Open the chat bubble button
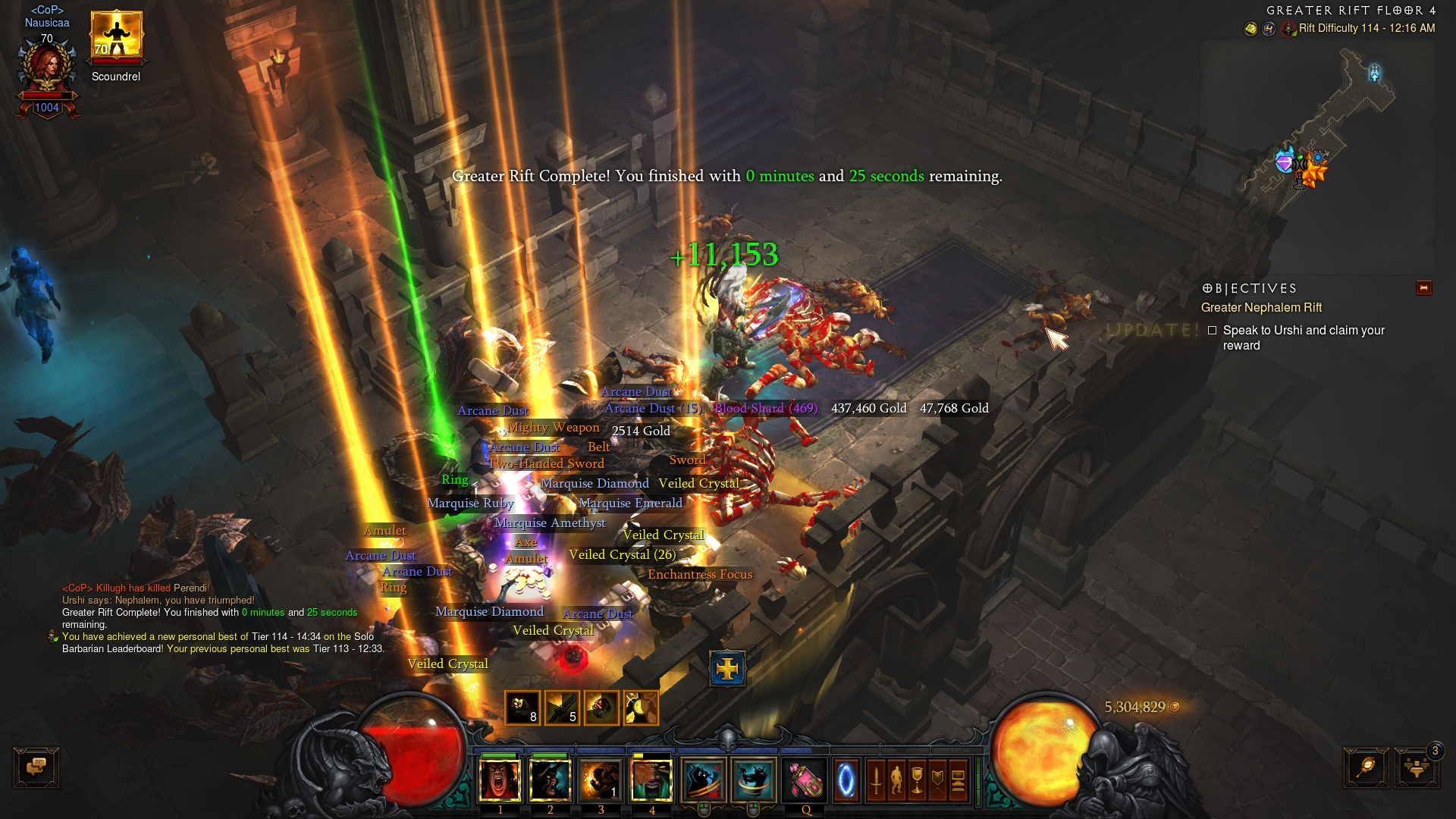This screenshot has height=819, width=1456. (36, 767)
